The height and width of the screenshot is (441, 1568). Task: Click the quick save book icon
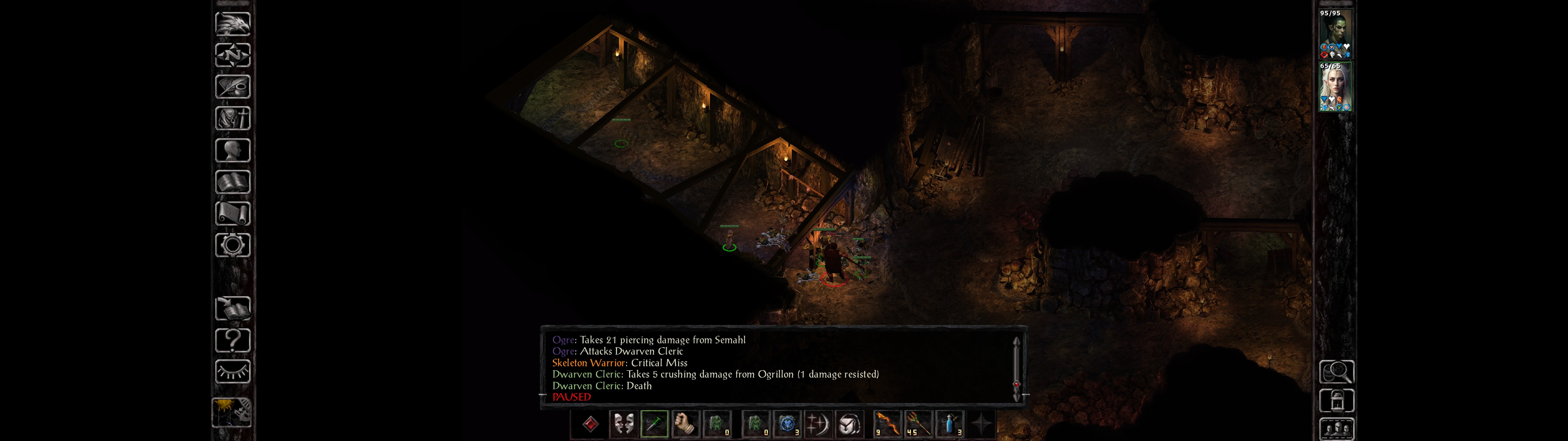(232, 308)
